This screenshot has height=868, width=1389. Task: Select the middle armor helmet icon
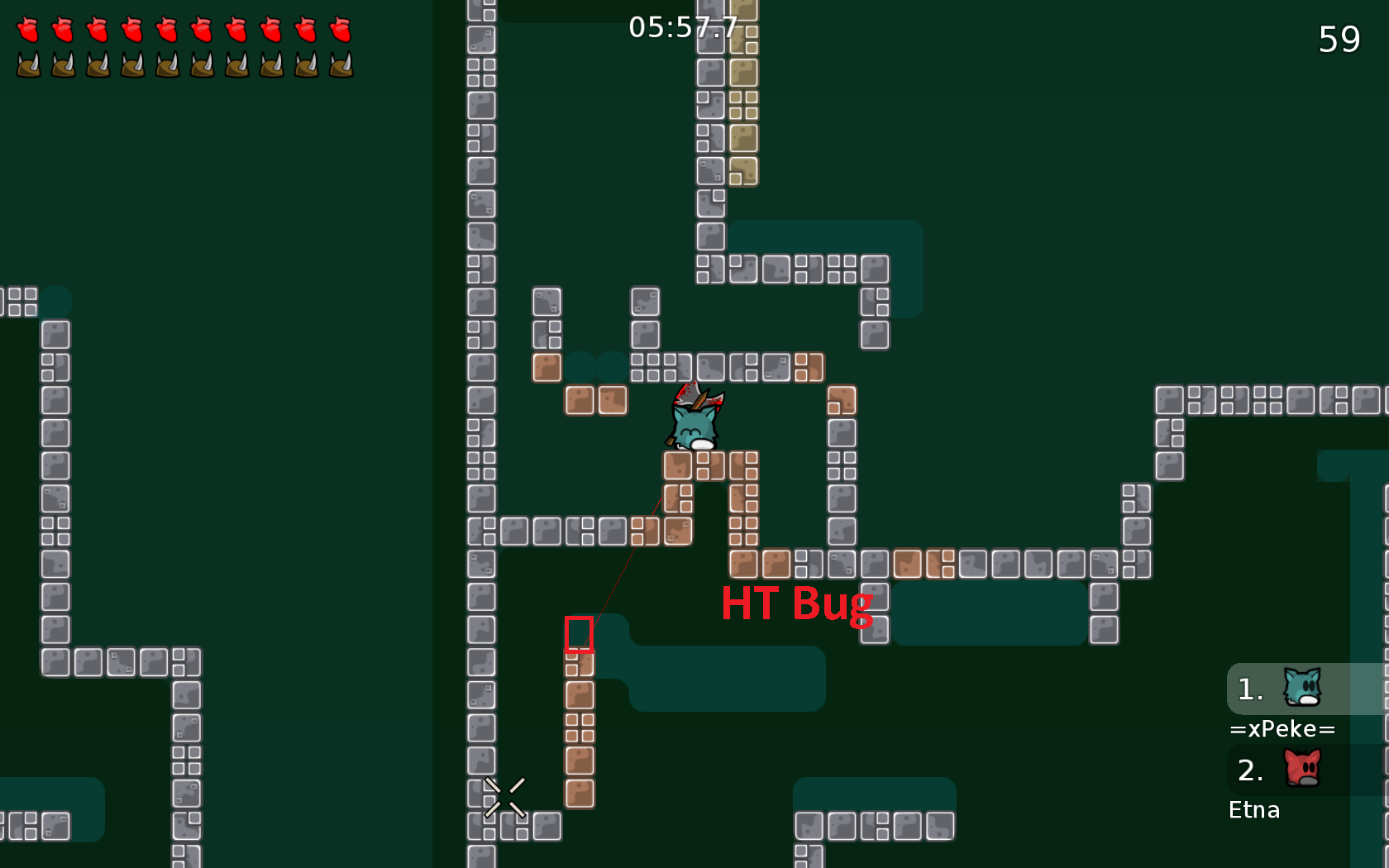[x=165, y=64]
